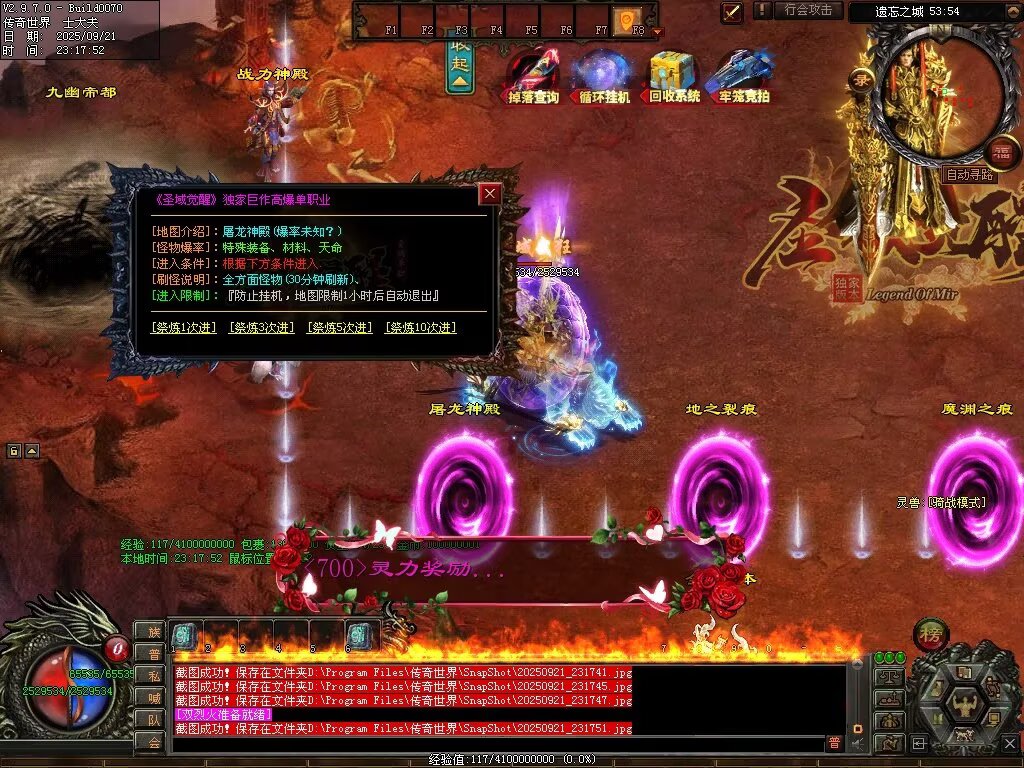Click the 行会攻击 guild attack button
This screenshot has width=1024, height=768.
[x=808, y=10]
